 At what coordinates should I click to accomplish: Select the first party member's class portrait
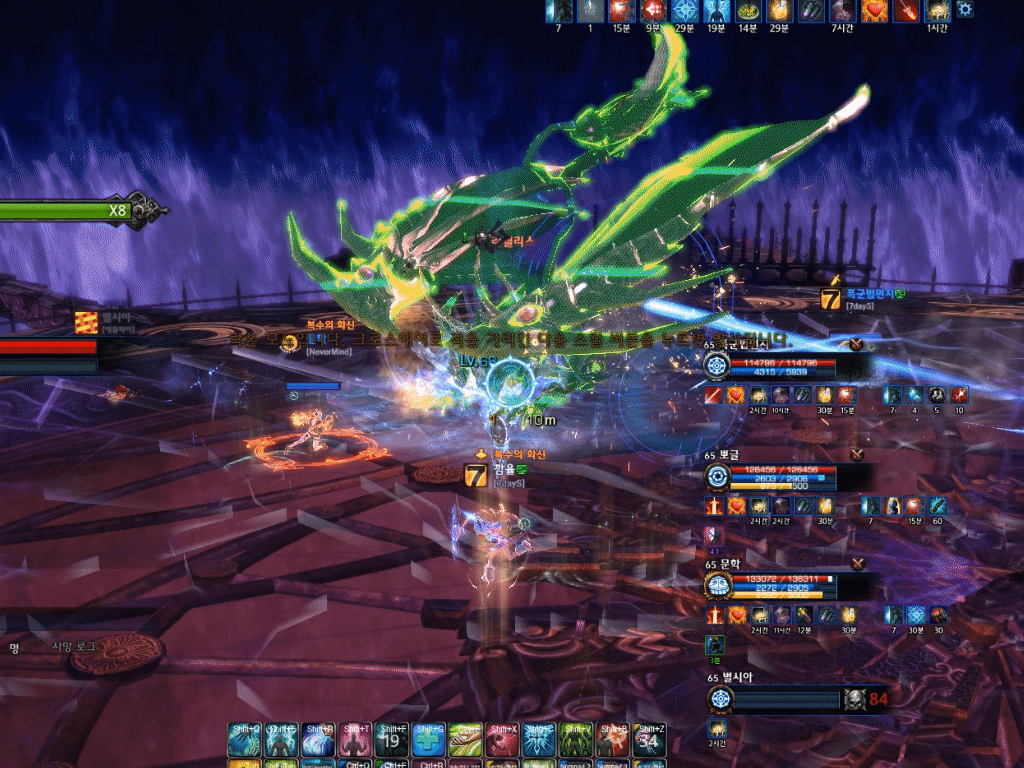click(716, 366)
